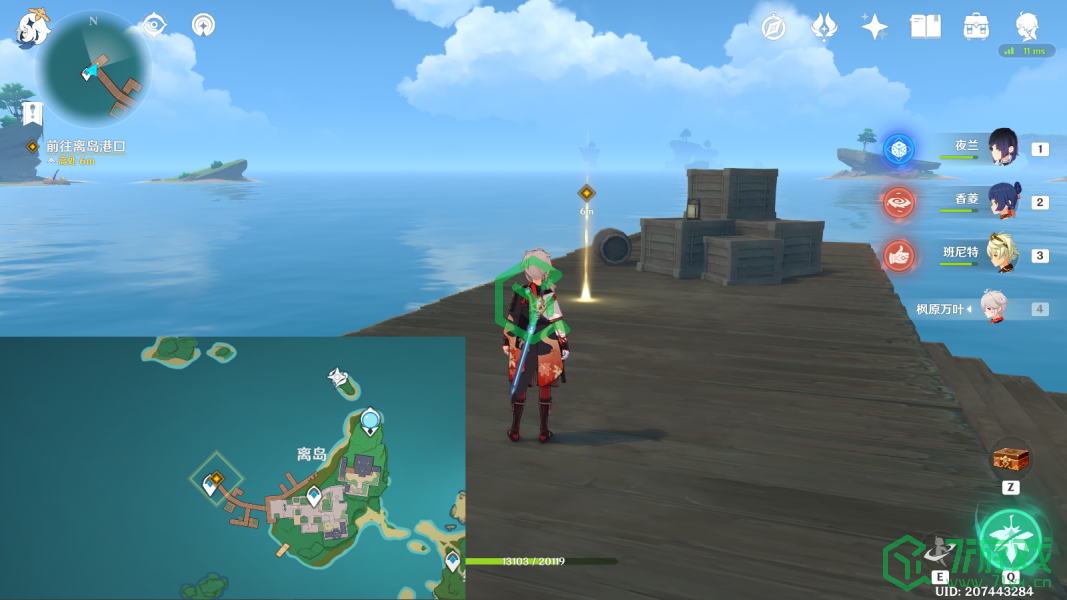Open the Wish banner icon
The height and width of the screenshot is (600, 1067).
[824, 27]
